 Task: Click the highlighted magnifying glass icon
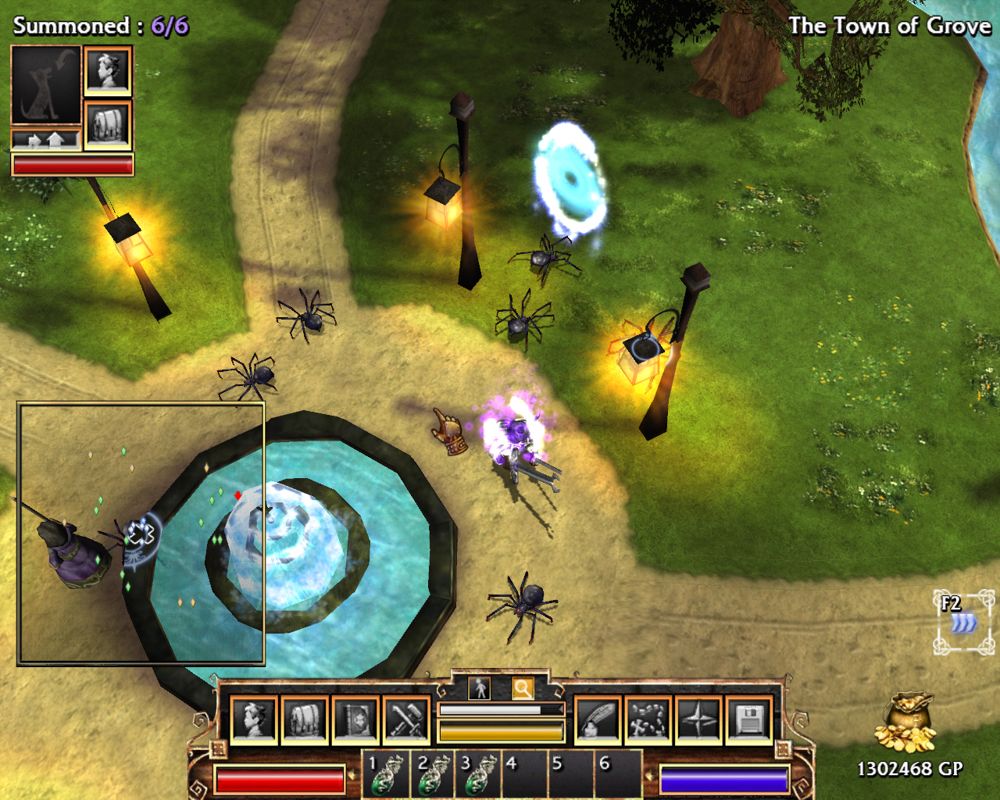pos(522,688)
